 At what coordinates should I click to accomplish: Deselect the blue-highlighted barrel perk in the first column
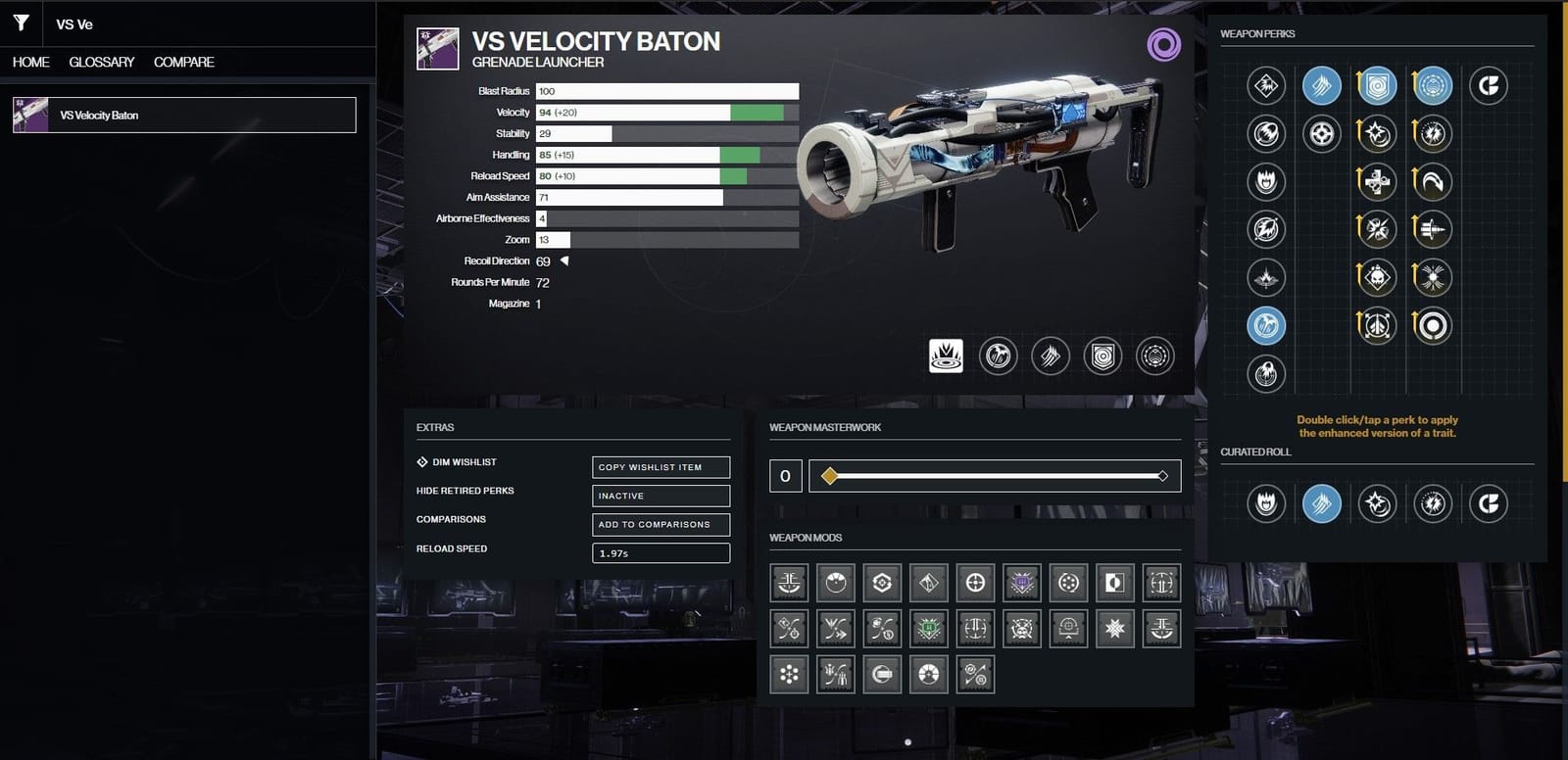tap(1267, 324)
